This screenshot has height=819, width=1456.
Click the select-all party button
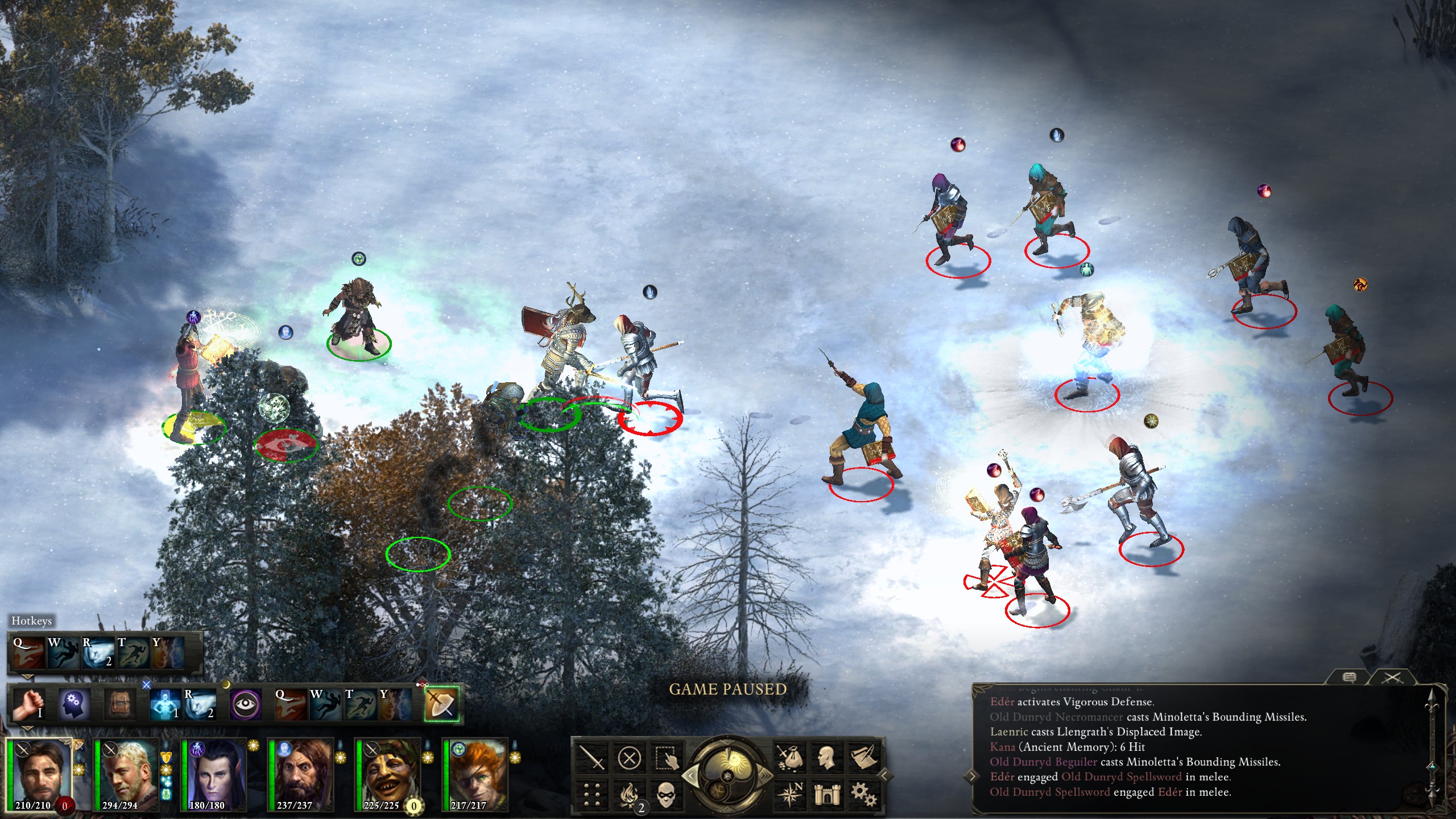coord(667,758)
